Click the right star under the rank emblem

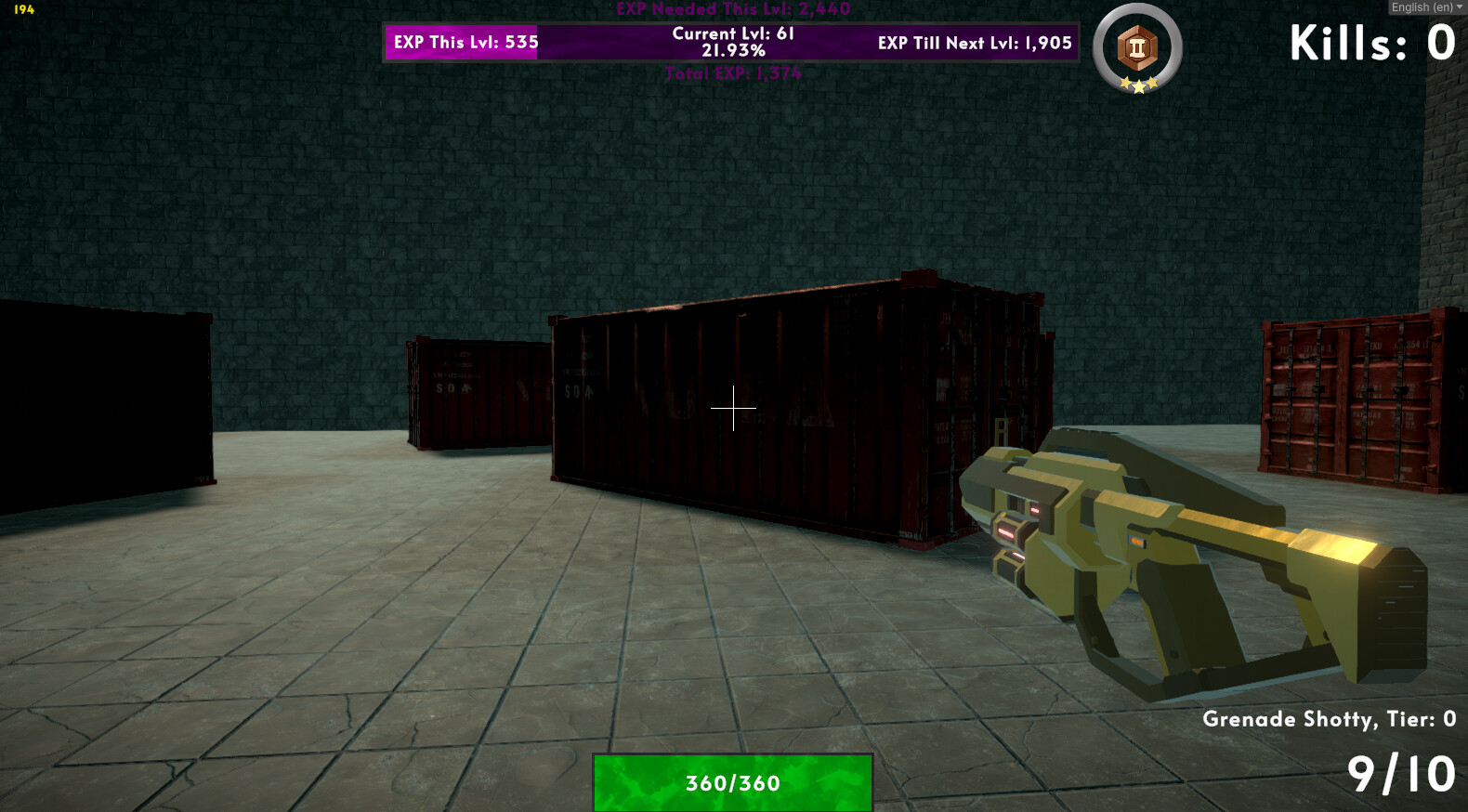click(x=1153, y=84)
